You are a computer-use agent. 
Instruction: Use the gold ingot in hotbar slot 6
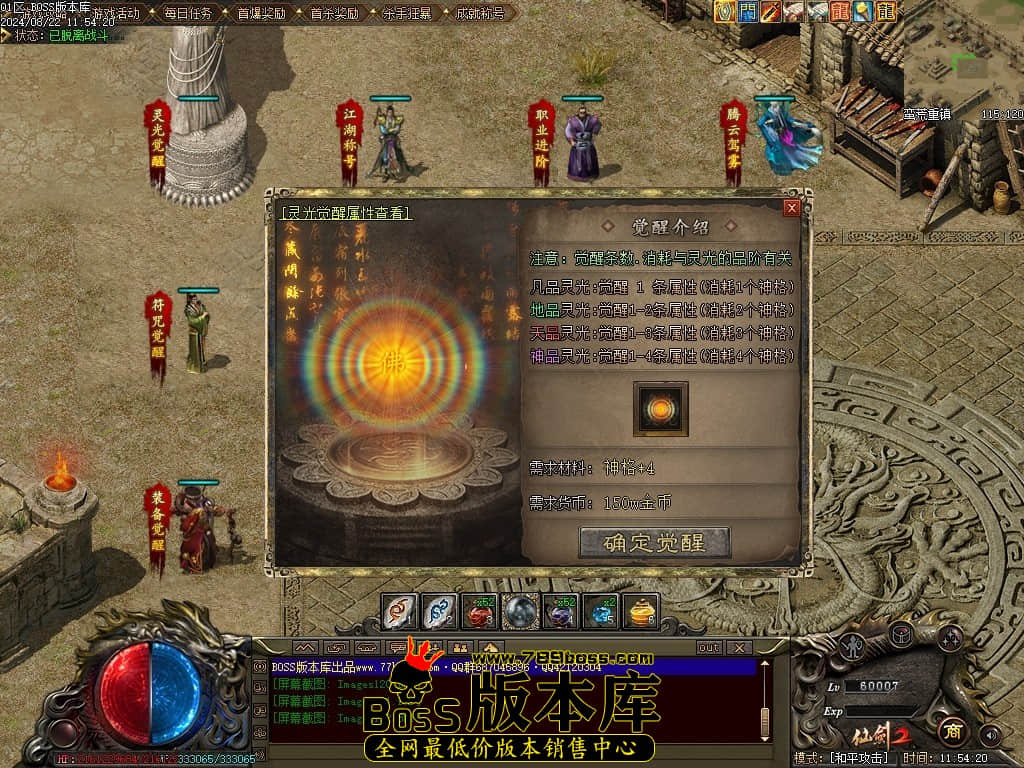pos(640,612)
